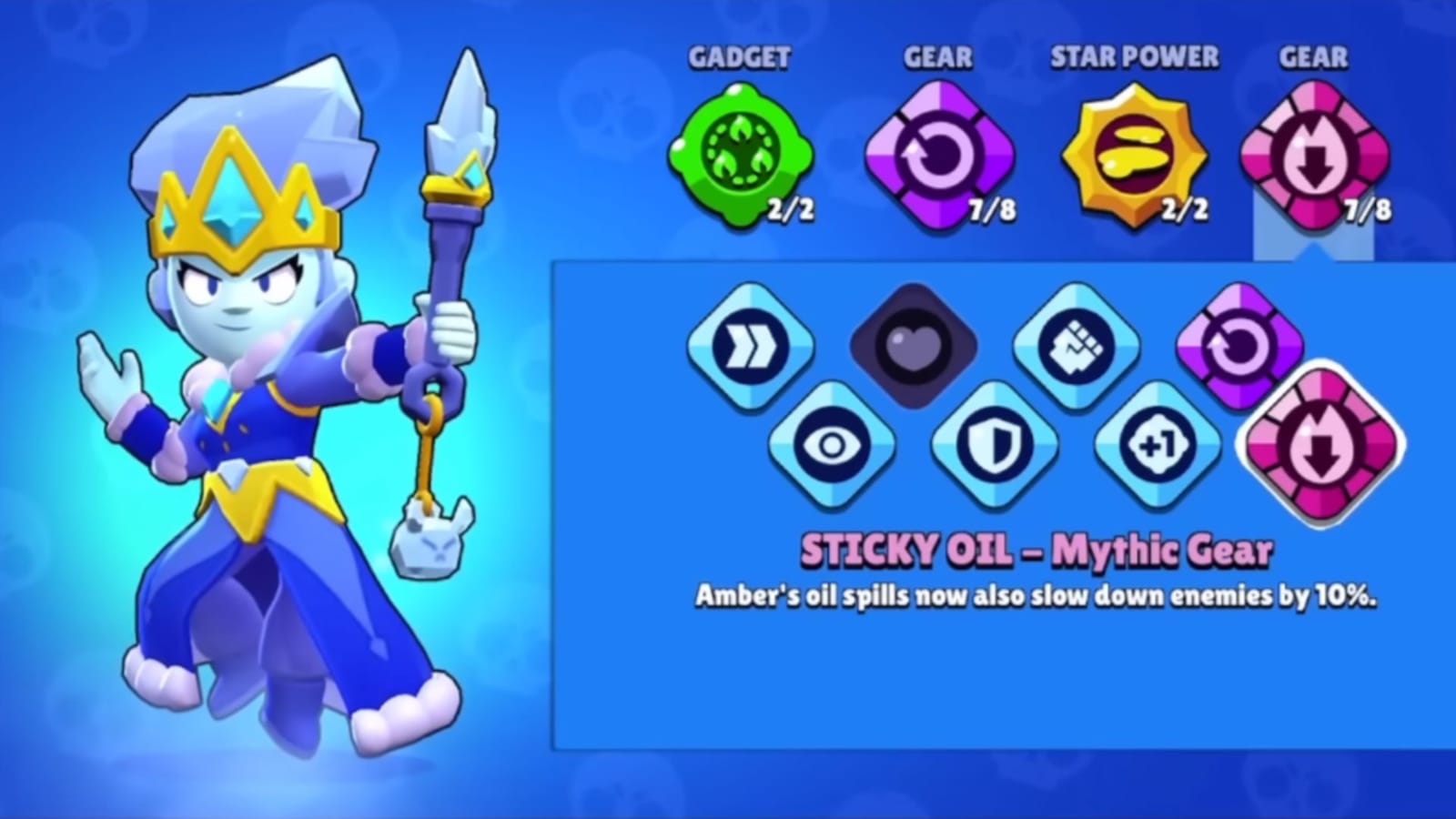The width and height of the screenshot is (1456, 819).
Task: Open the STAR POWER section header
Action: [1134, 57]
